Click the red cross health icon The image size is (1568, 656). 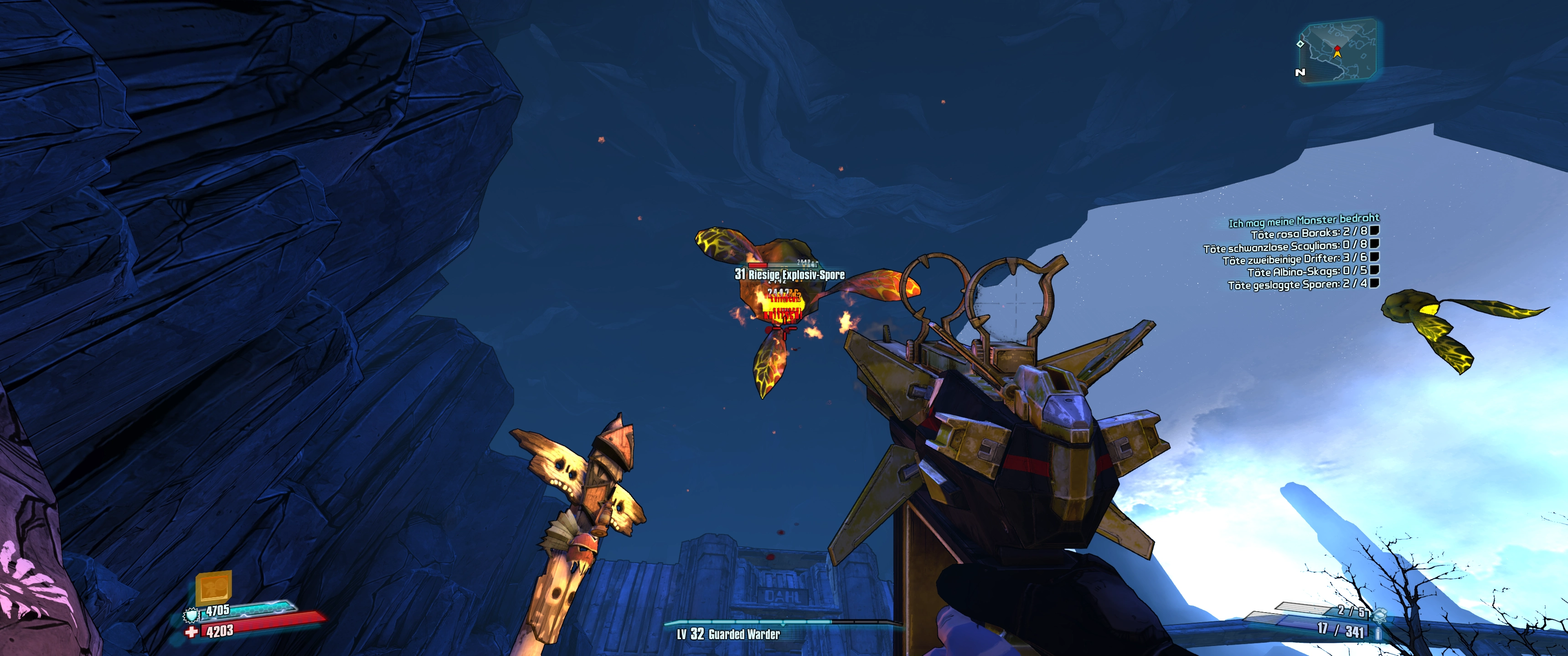tap(192, 632)
